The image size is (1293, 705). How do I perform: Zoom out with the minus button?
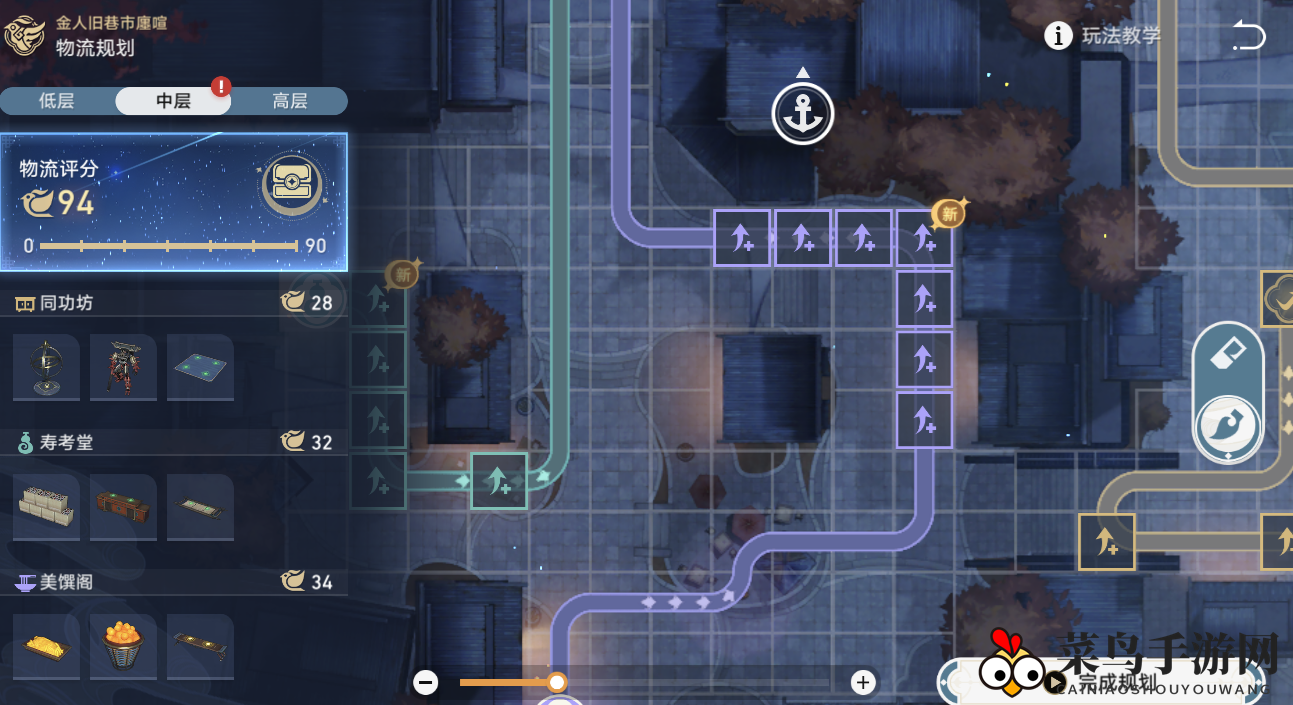coord(426,682)
